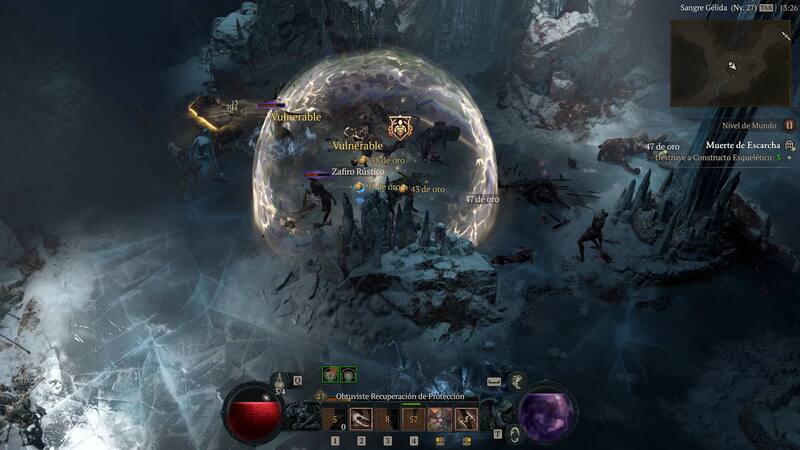Activate the first skill slot showing 5
This screenshot has height=450, width=800.
(335, 420)
